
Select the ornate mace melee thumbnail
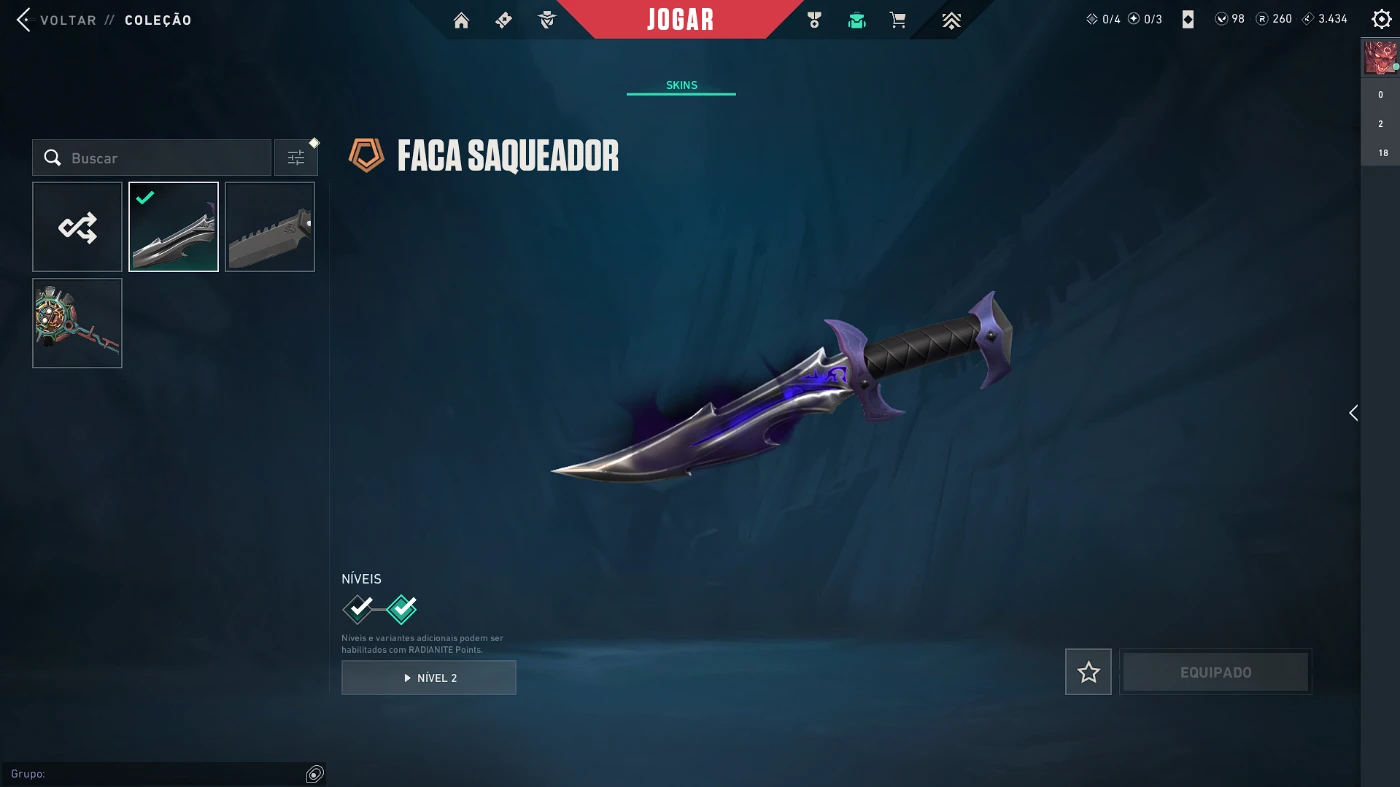click(77, 323)
